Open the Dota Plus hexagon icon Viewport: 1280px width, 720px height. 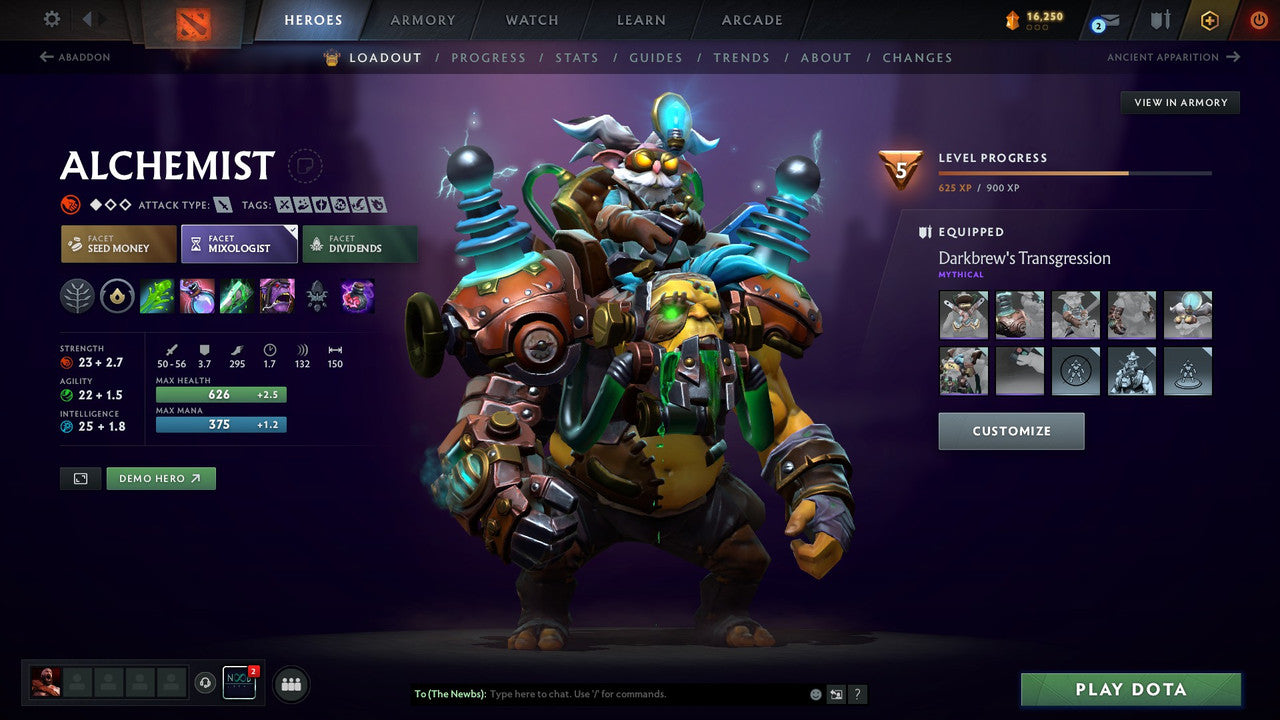[1209, 19]
